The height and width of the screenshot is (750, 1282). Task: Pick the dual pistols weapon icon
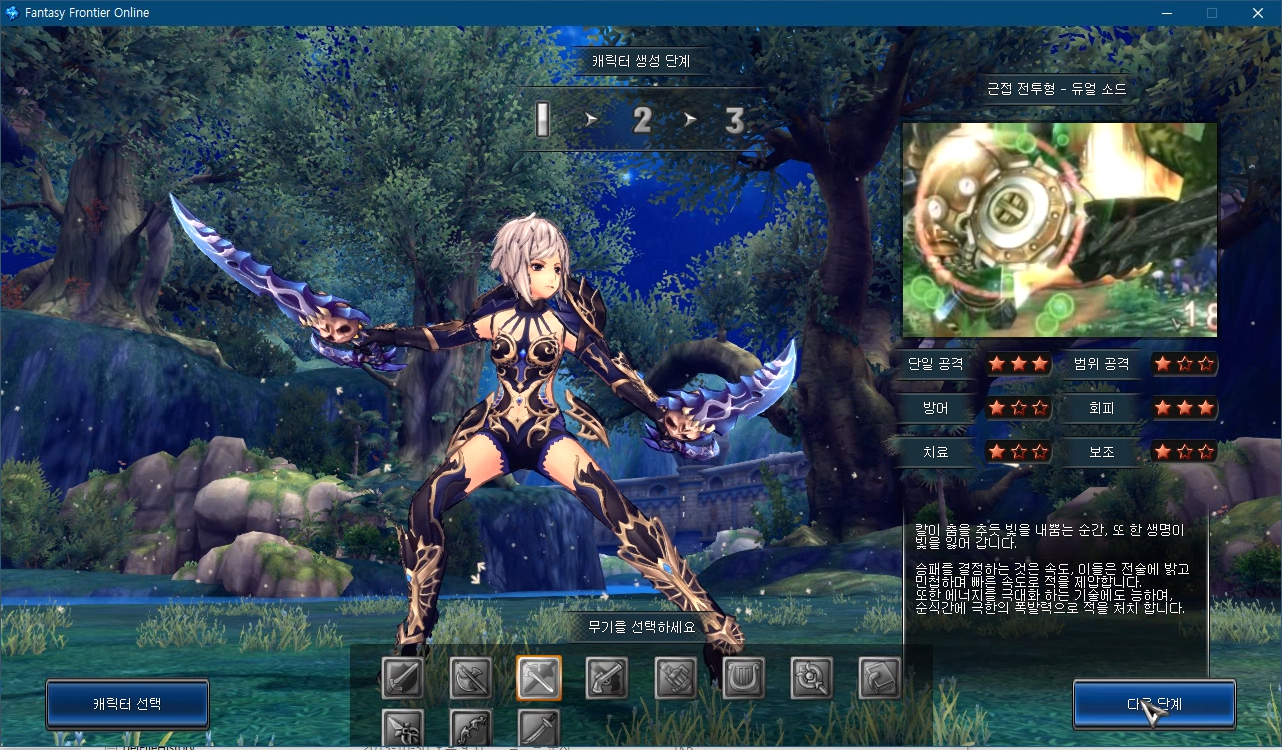[607, 678]
